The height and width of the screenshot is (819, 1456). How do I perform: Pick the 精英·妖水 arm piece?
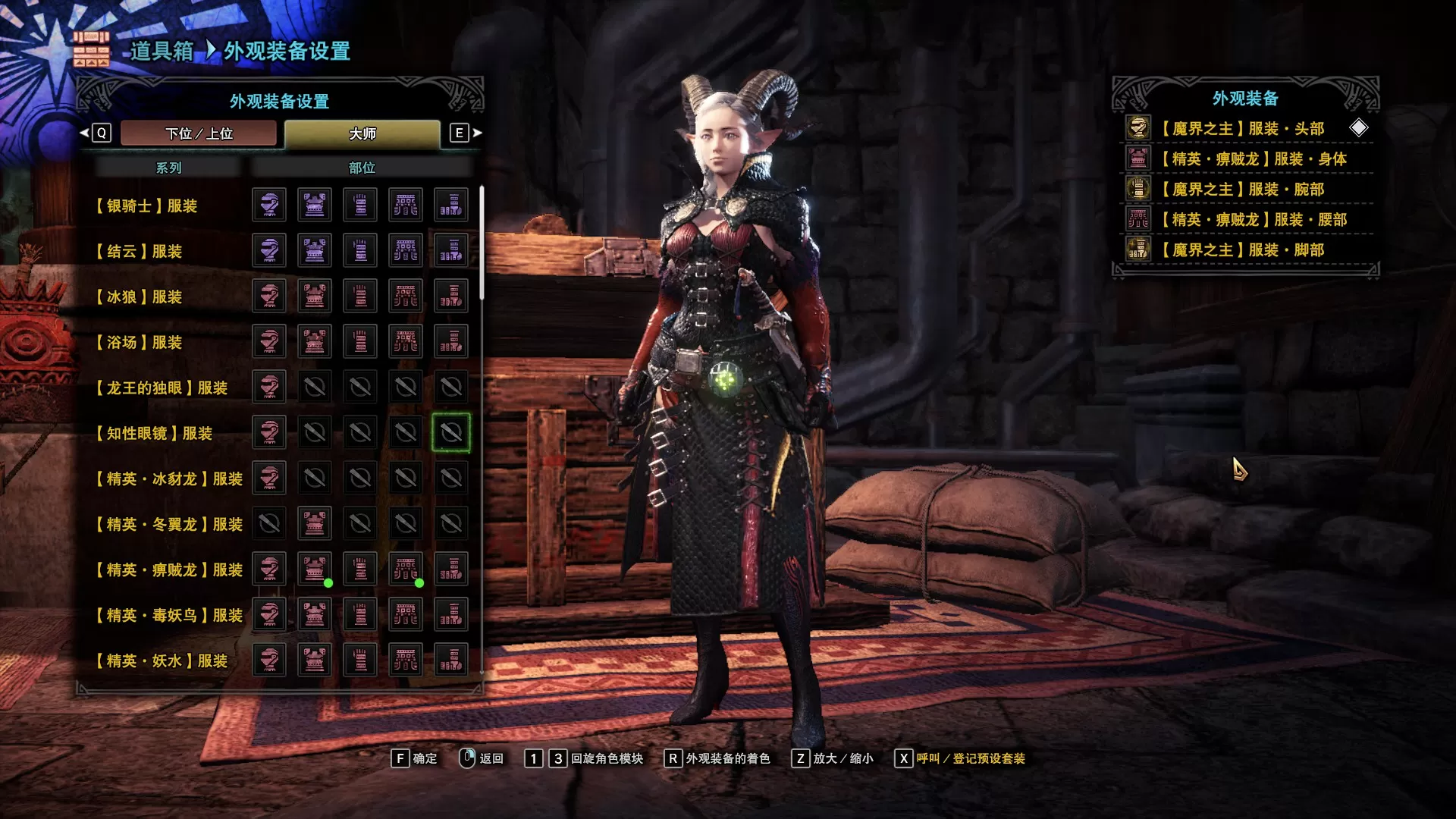[360, 660]
